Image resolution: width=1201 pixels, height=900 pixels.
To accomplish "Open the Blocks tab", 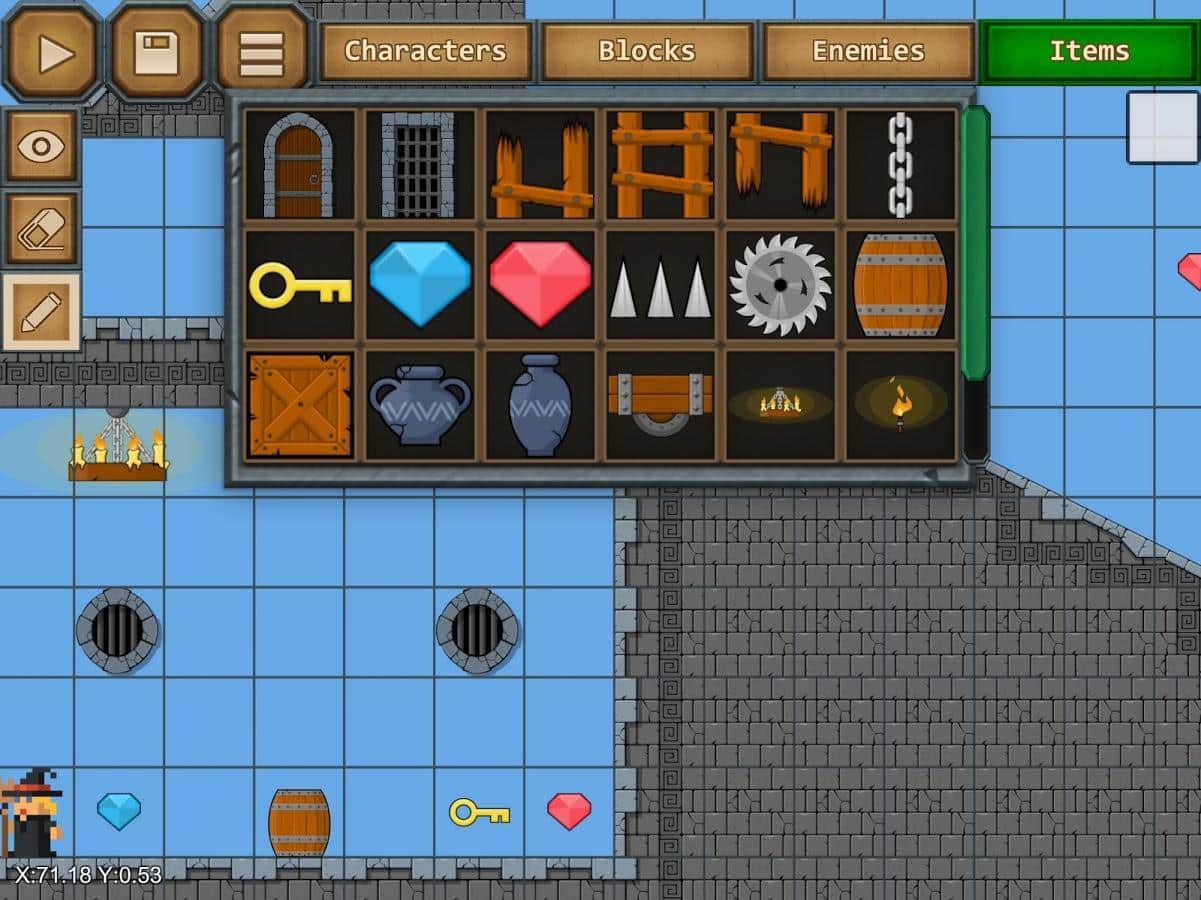I will (647, 51).
